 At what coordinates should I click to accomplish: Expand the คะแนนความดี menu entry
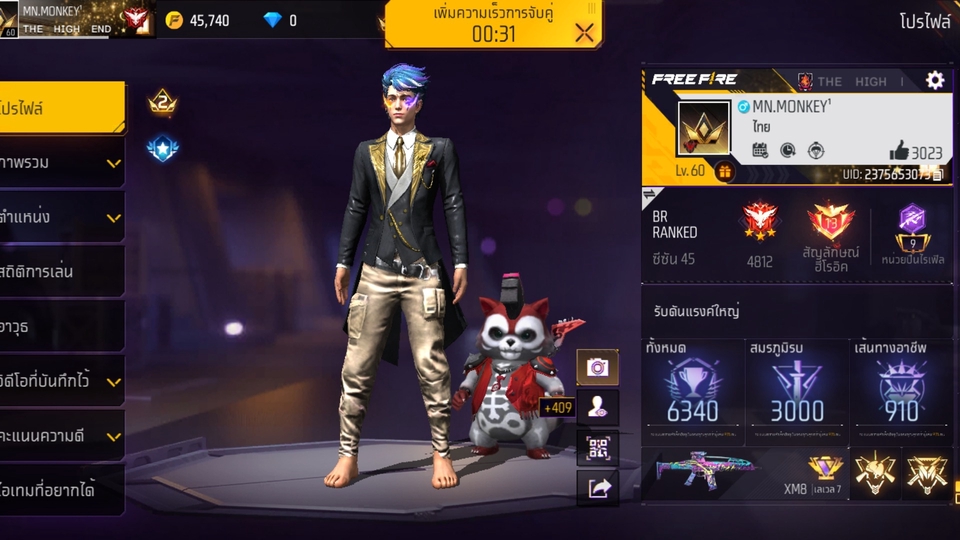point(62,436)
